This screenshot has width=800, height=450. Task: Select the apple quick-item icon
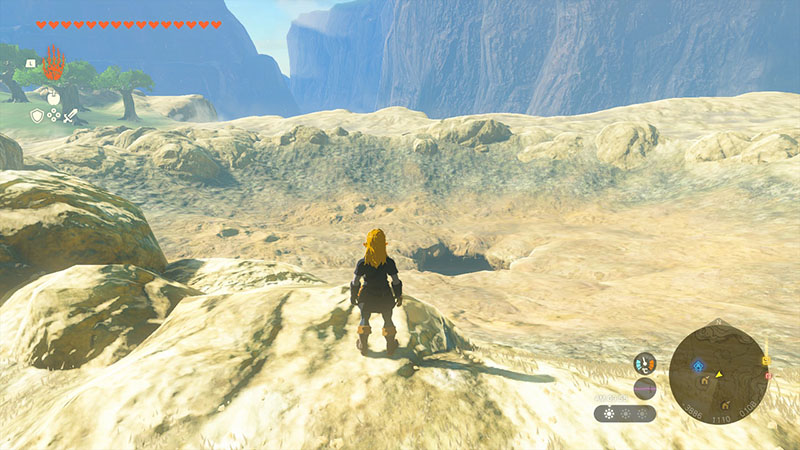point(54,99)
